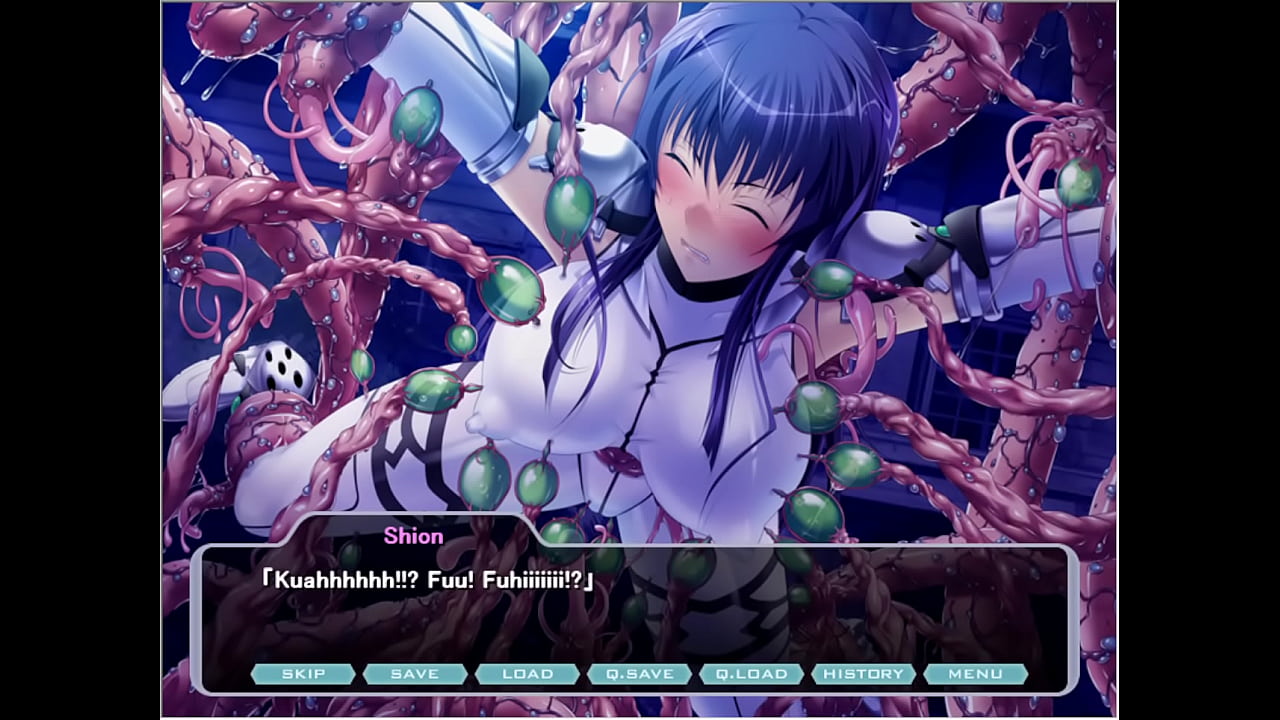Open the LOAD screen
Viewport: 1280px width, 720px height.
coord(528,674)
